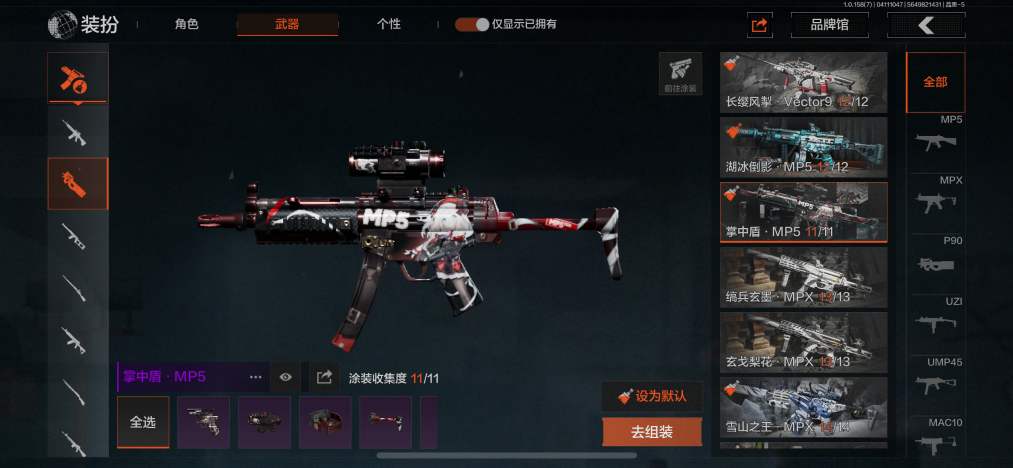Choose the 湖冰倒影 MP5 skin

803,147
